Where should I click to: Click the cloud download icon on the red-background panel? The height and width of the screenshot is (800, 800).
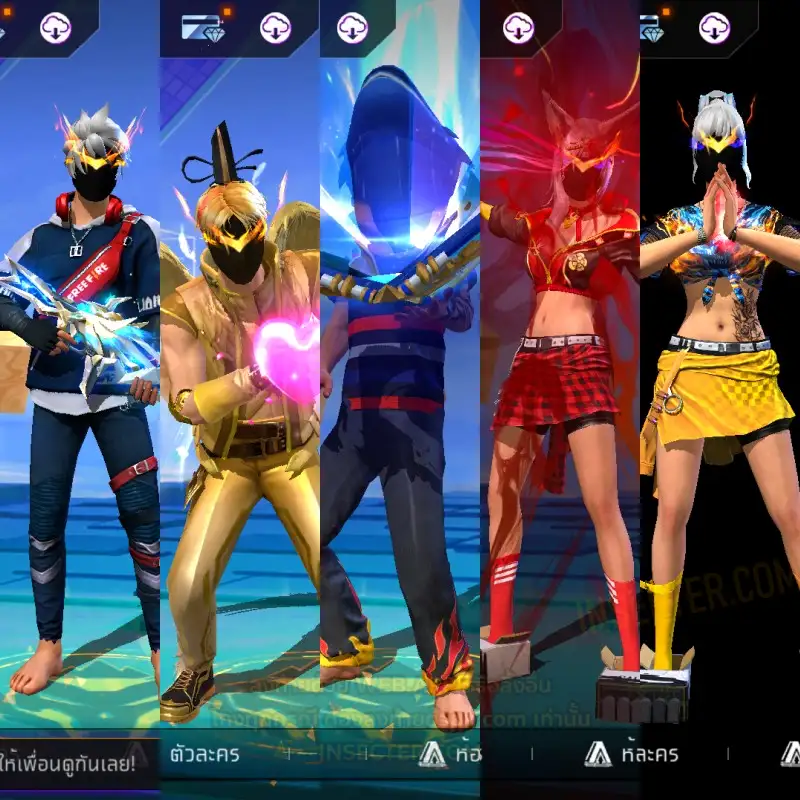point(518,27)
